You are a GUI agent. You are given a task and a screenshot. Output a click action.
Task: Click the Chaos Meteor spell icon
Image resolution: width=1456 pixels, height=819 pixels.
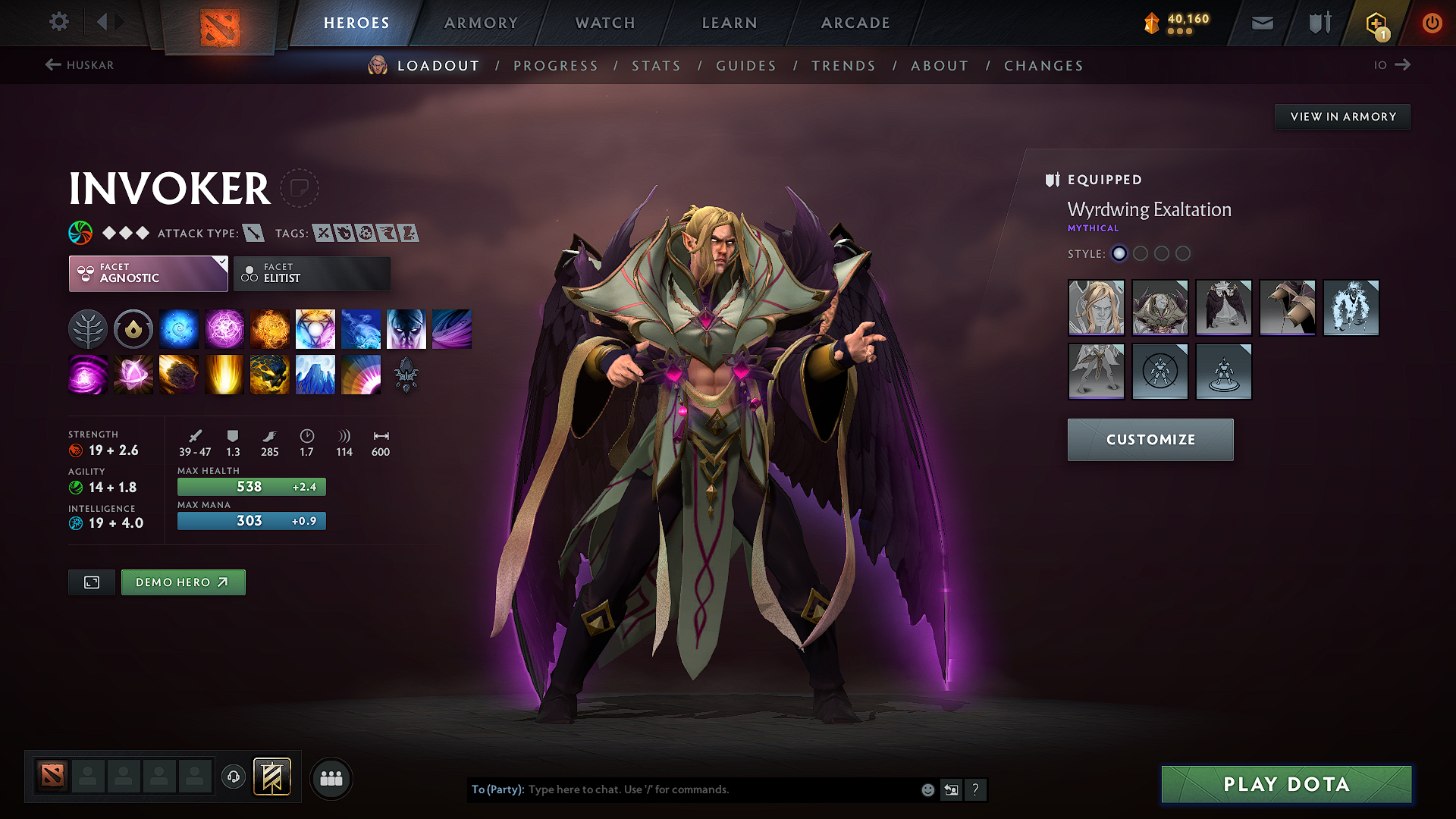pyautogui.click(x=179, y=374)
